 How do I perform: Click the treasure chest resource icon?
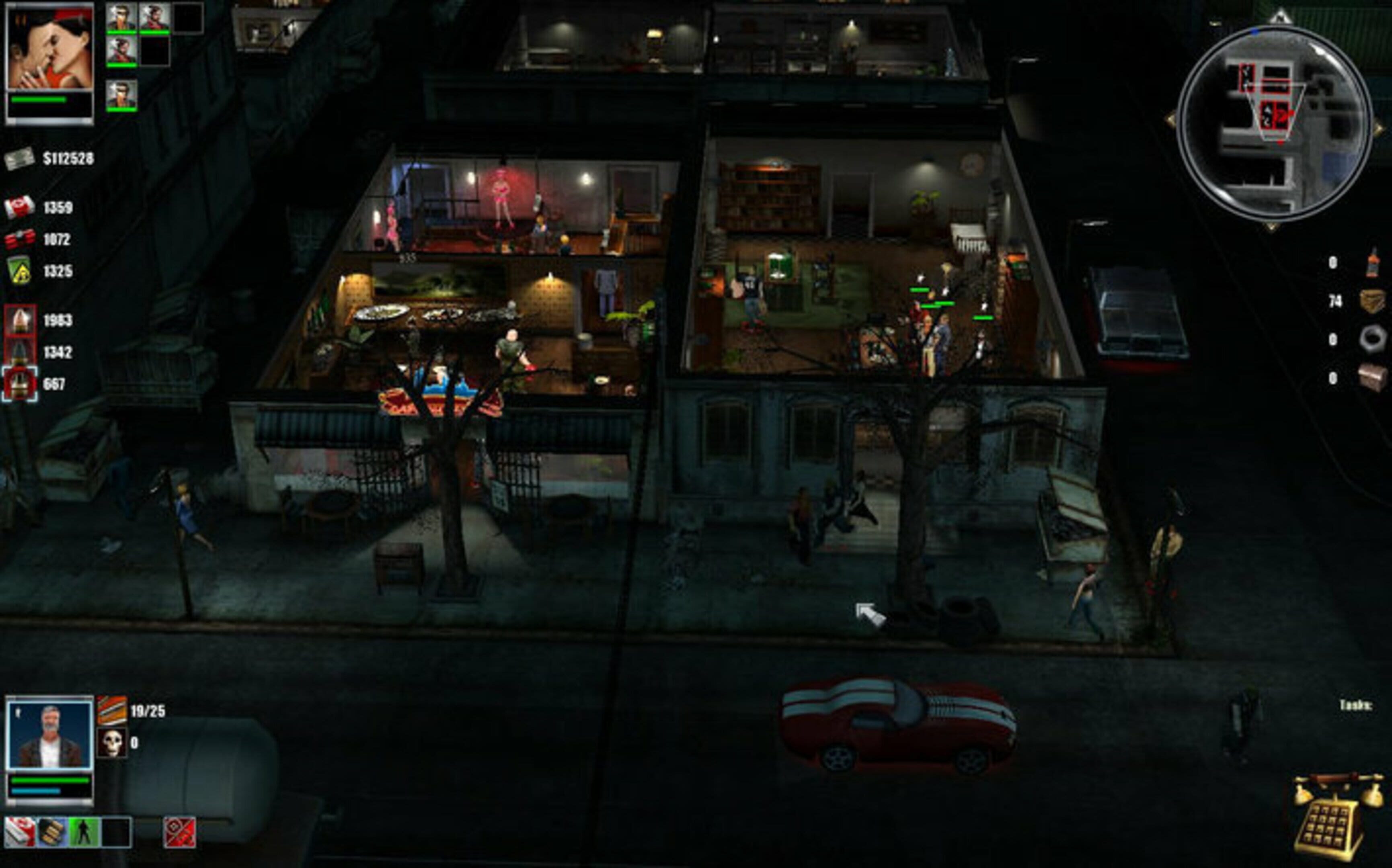[x=1372, y=377]
